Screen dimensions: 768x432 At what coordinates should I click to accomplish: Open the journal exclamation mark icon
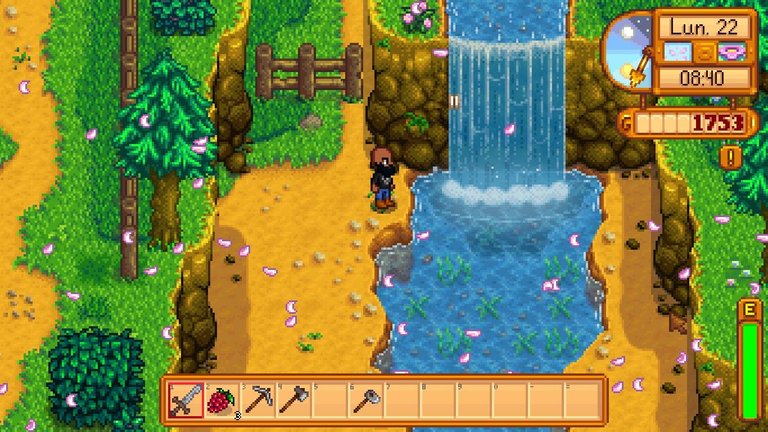pos(732,157)
